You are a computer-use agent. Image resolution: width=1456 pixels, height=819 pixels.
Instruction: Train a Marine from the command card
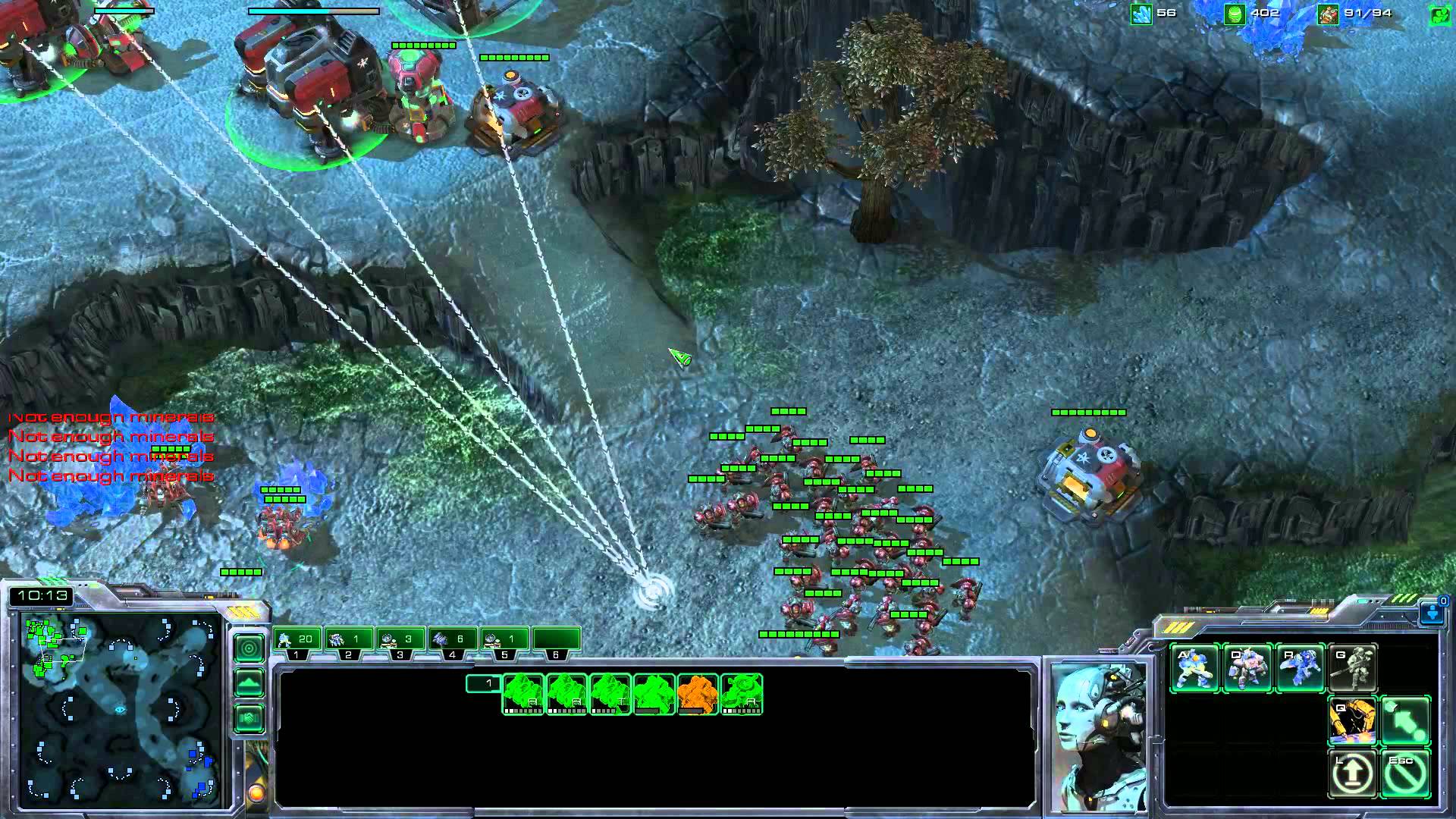click(1195, 668)
